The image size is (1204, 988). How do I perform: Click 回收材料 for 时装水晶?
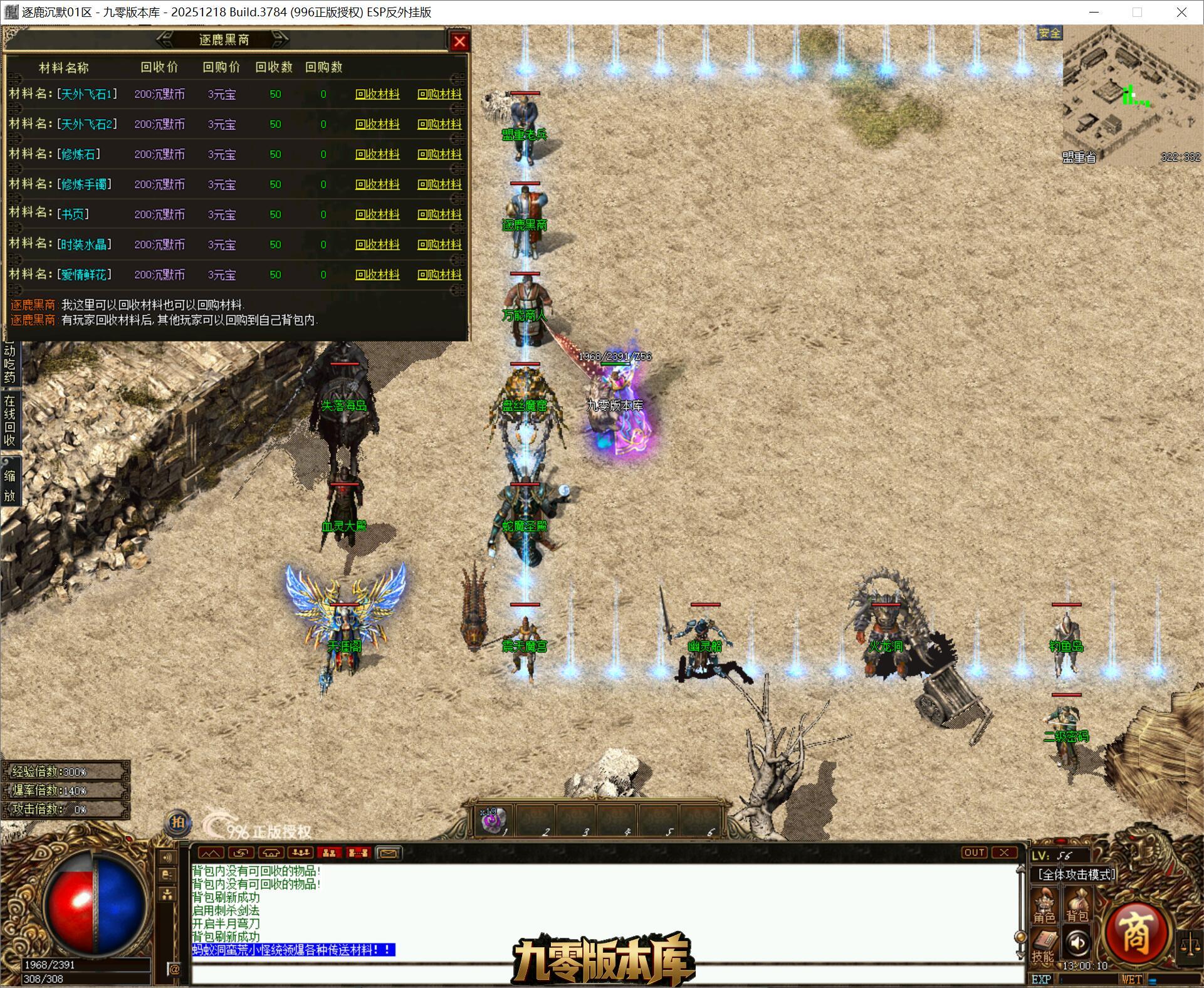[377, 244]
